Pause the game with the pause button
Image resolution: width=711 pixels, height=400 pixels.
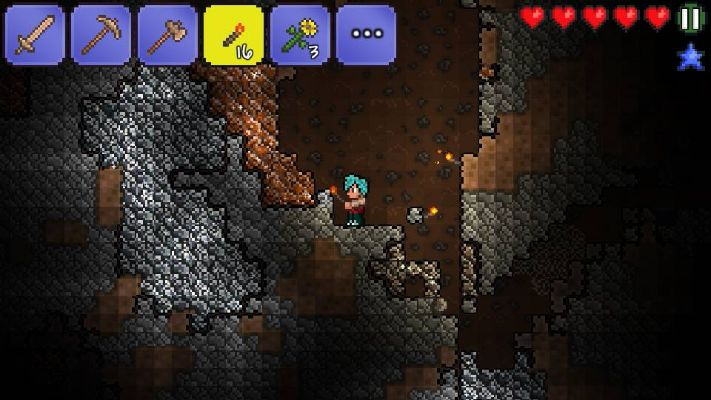(x=690, y=18)
